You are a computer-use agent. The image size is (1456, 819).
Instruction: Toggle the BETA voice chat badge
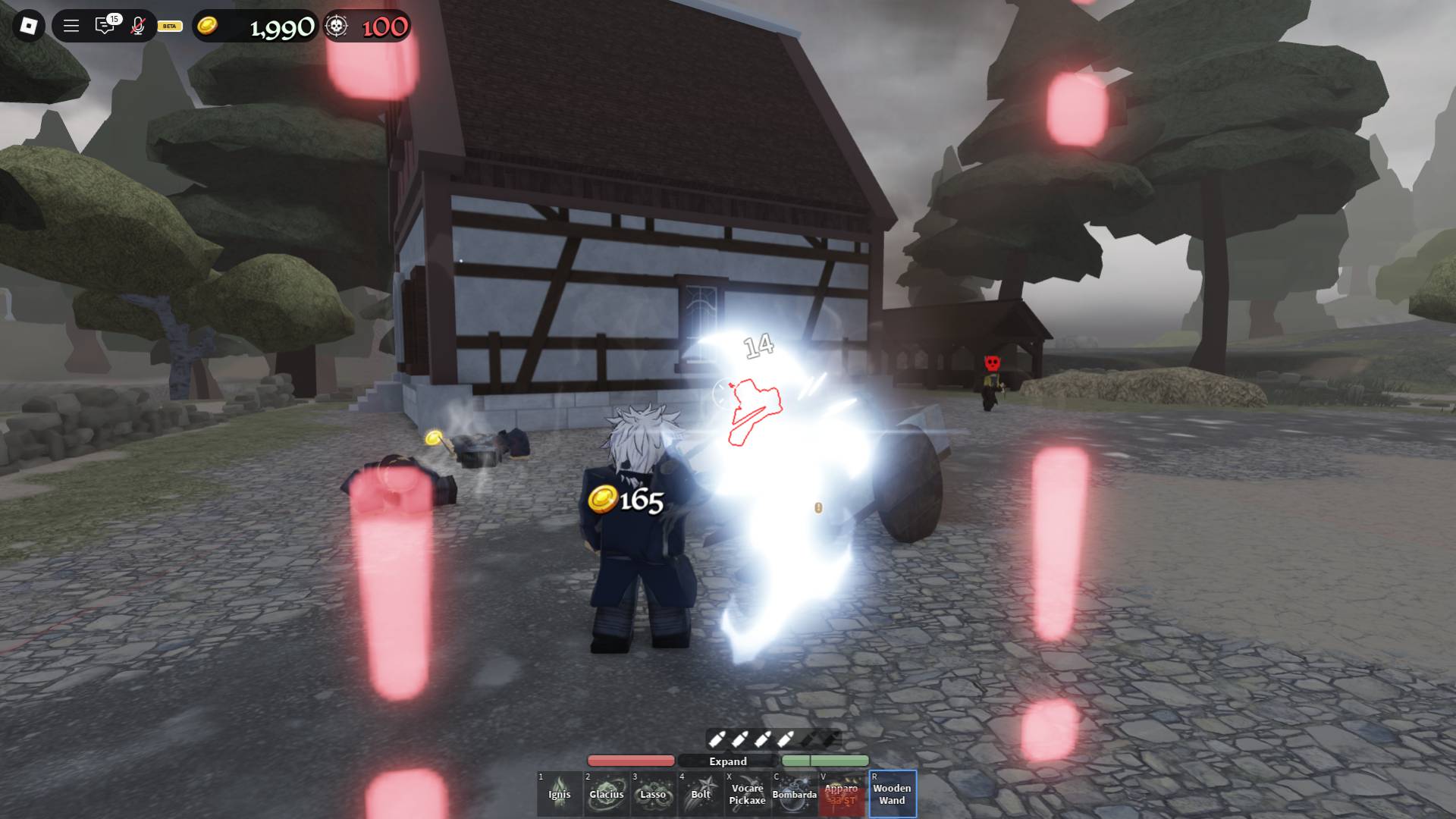[x=168, y=27]
